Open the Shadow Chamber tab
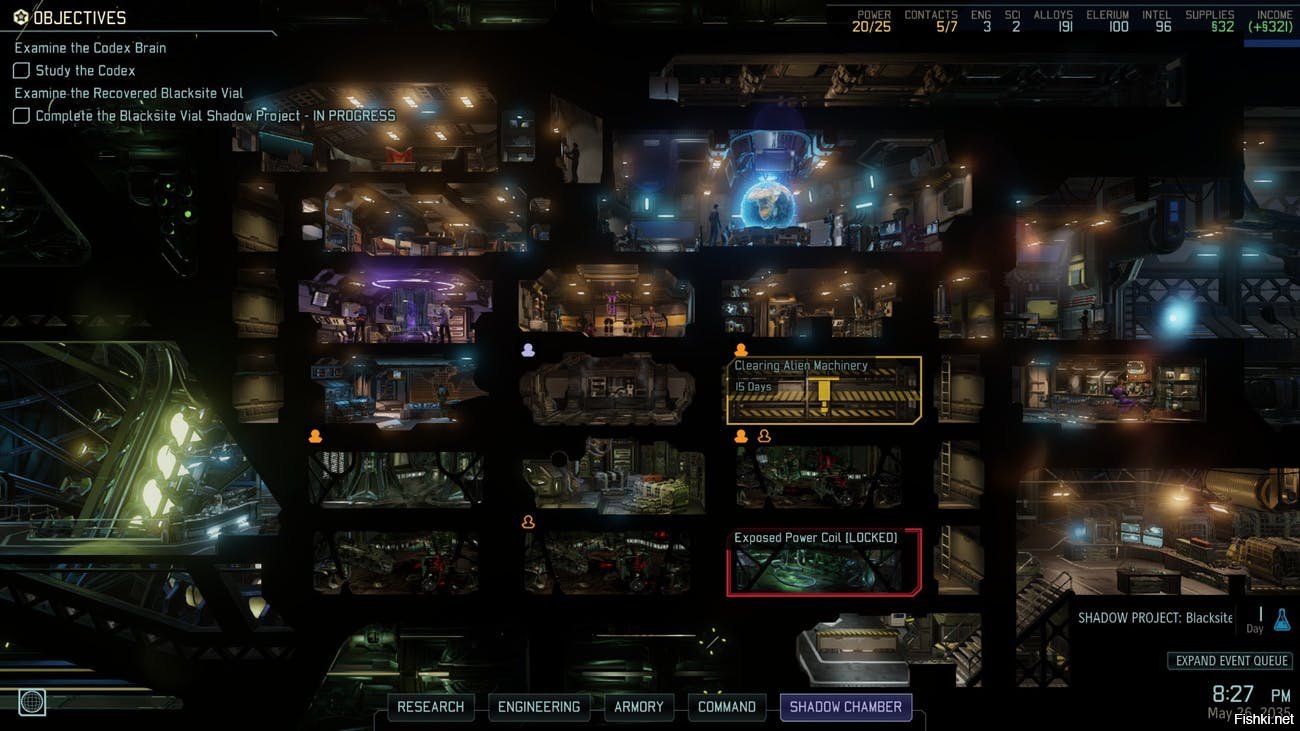The height and width of the screenshot is (731, 1300). click(x=846, y=707)
